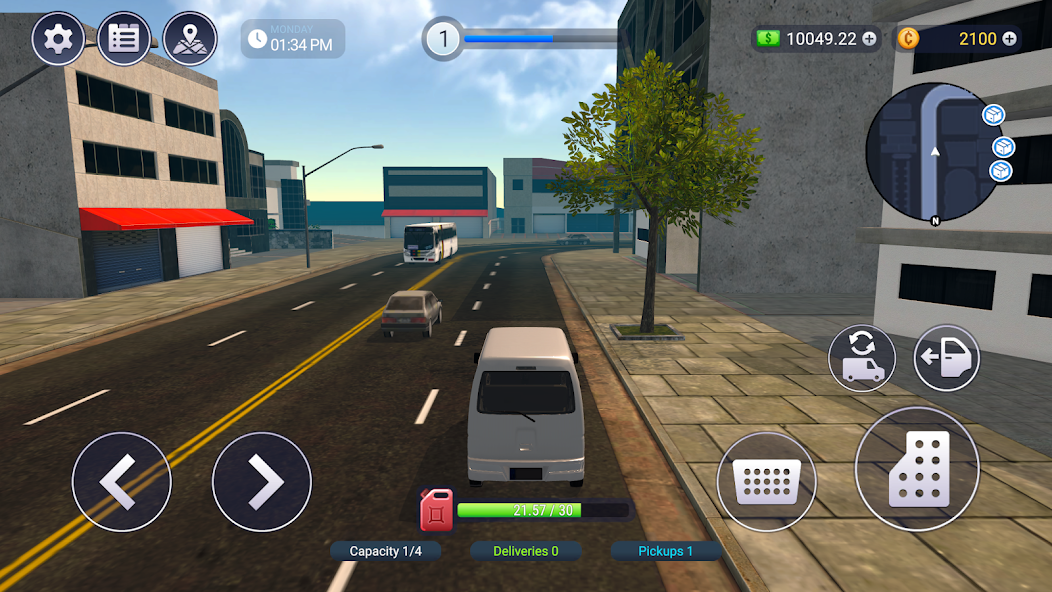Add more gold coins with plus button
The image size is (1052, 592).
click(1009, 39)
